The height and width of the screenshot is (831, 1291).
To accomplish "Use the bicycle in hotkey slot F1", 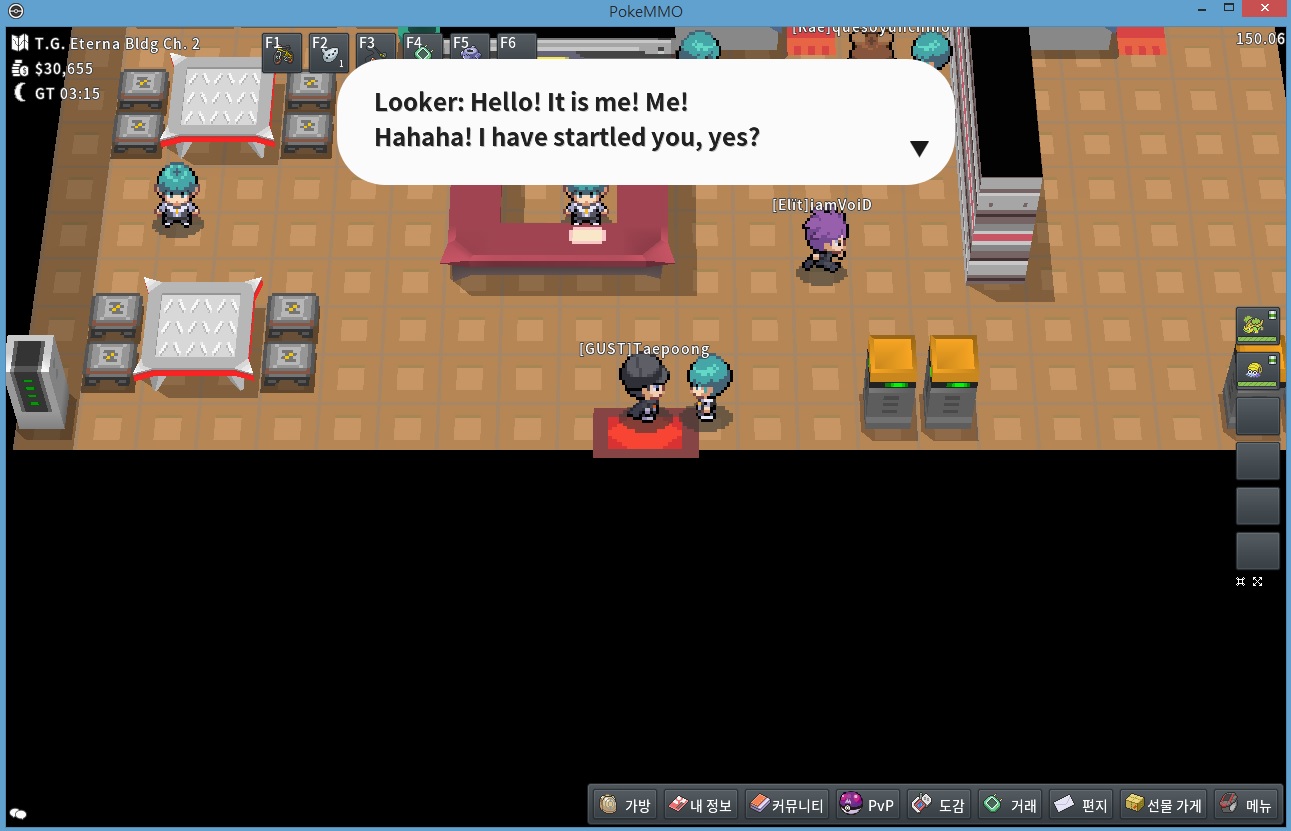I will (x=282, y=53).
